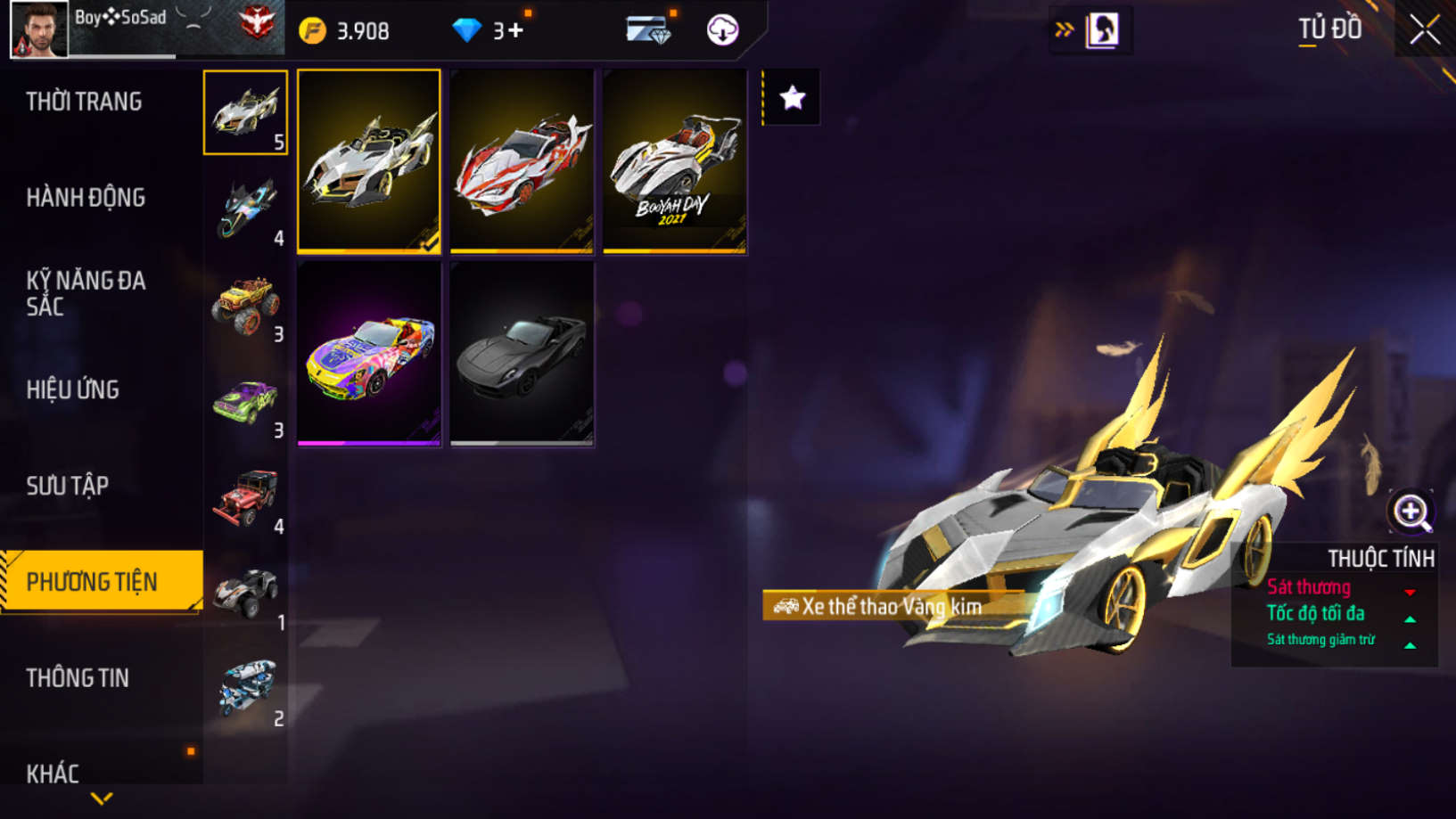Choose the Thông Tin menu entry

pos(78,678)
